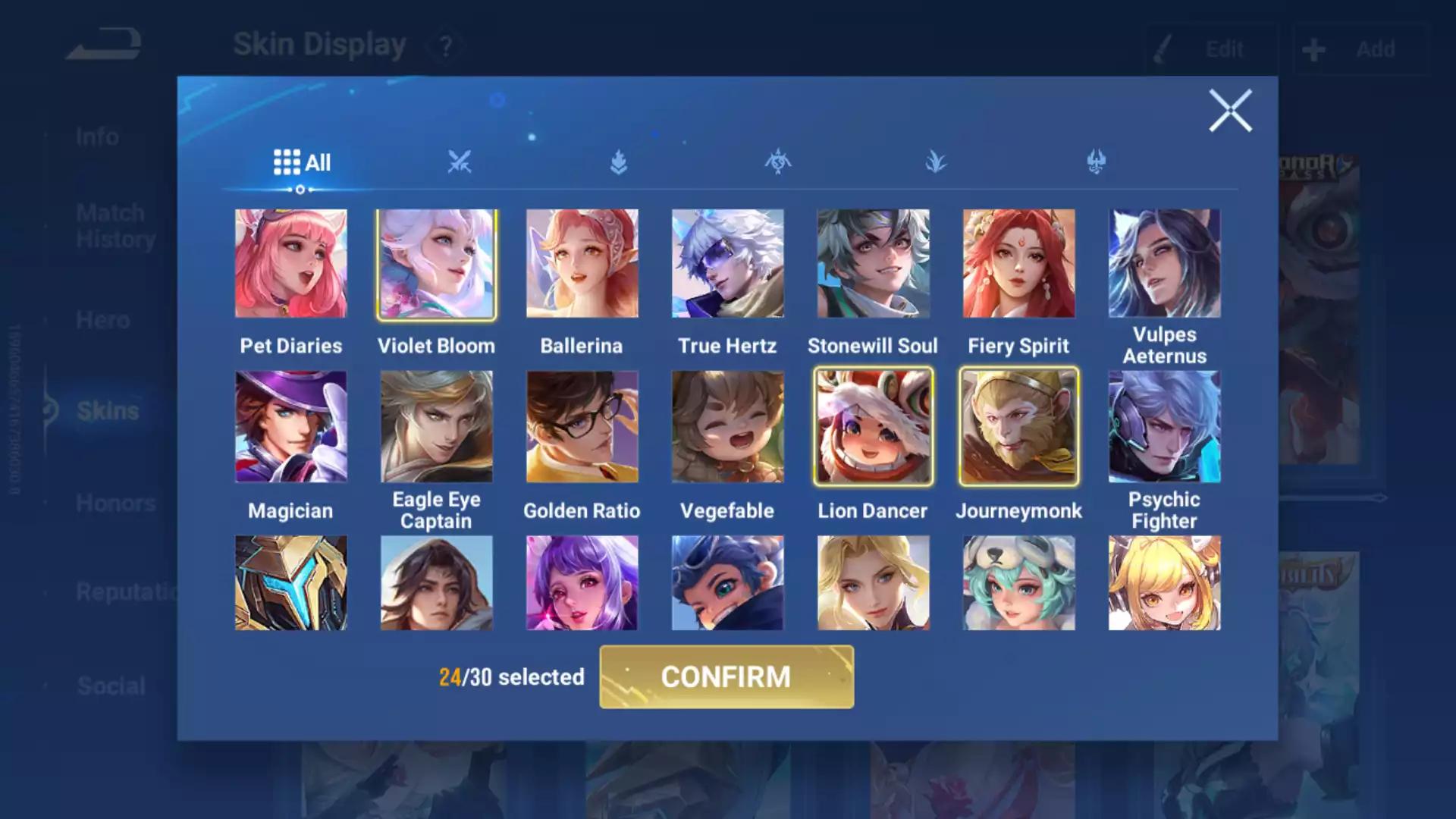Open the trident skin category filter
1456x819 pixels.
pyautogui.click(x=1097, y=162)
